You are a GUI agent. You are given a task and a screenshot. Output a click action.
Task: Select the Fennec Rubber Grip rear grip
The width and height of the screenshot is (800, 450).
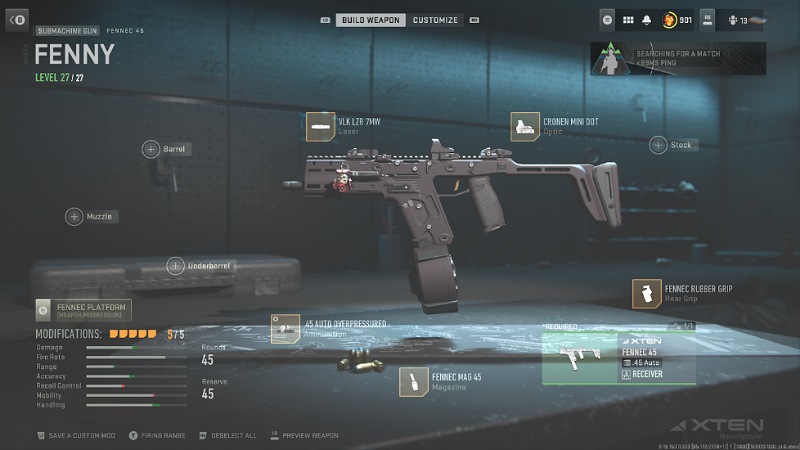pyautogui.click(x=647, y=294)
